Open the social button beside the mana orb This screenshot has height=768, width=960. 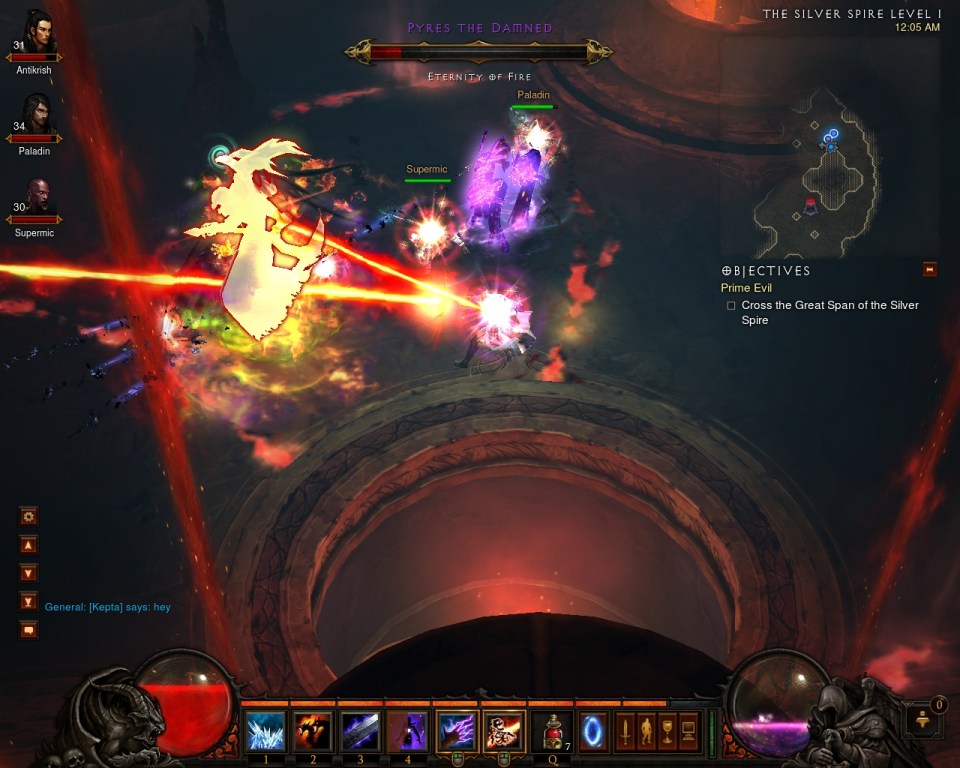click(x=923, y=720)
